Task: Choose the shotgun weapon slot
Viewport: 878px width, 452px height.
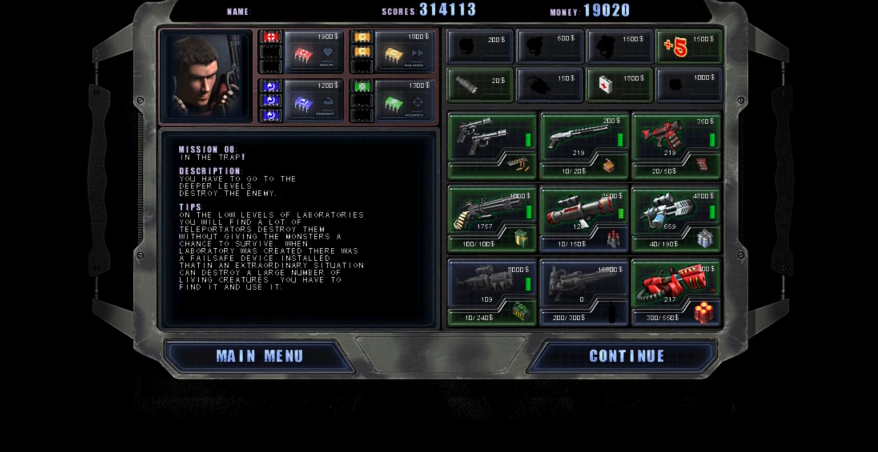Action: 583,136
